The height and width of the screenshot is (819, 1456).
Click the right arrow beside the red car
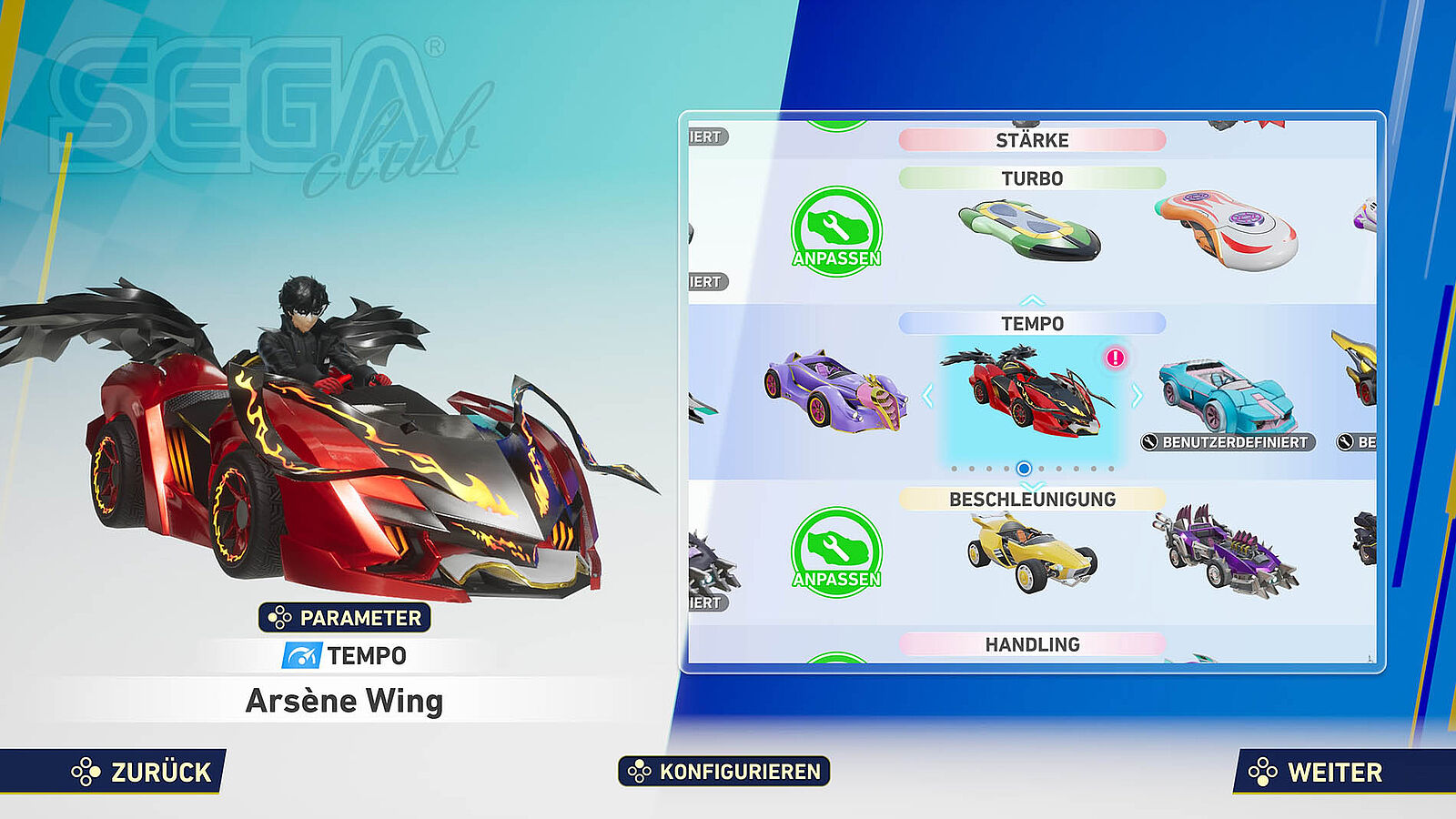click(1137, 396)
